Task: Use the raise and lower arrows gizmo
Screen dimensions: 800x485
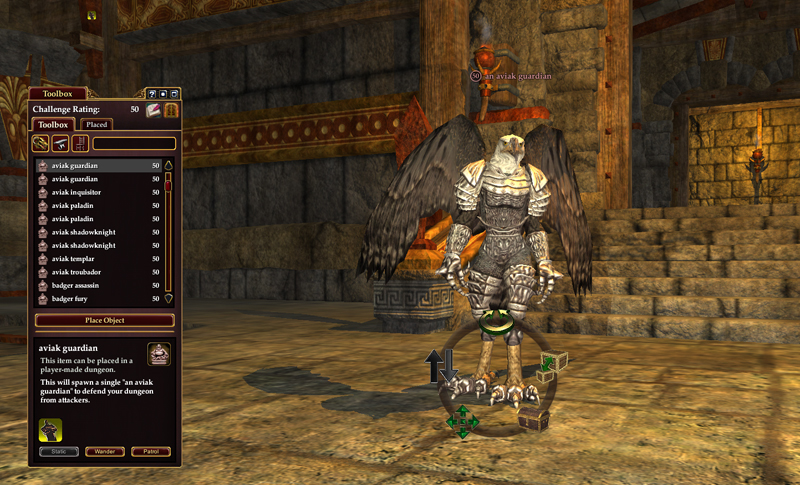Action: [x=440, y=366]
